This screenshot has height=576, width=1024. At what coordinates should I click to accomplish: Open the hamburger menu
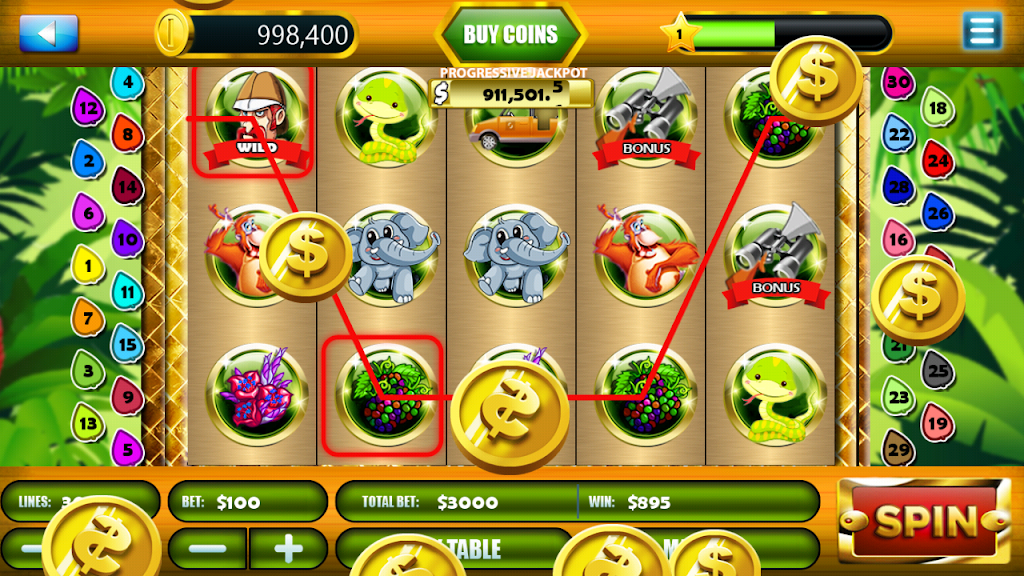(981, 31)
